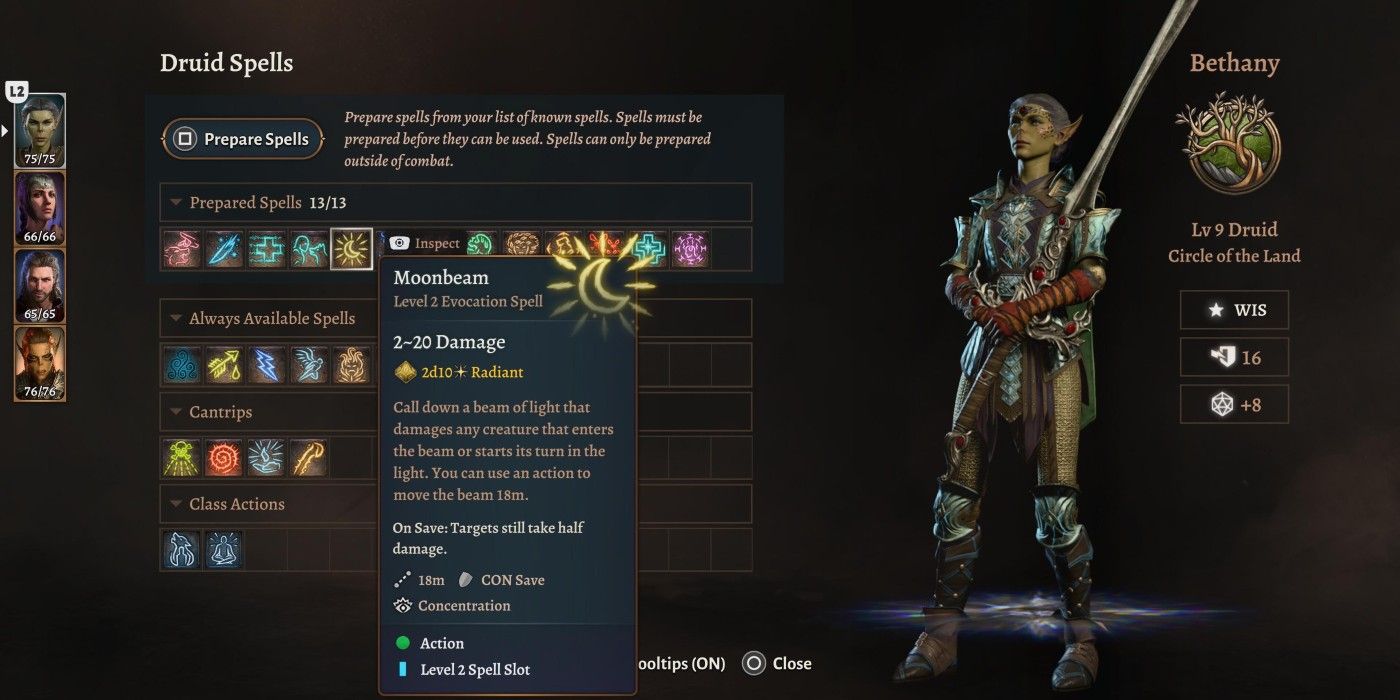Select the red thorny spiral cantrip
1400x700 pixels.
(225, 458)
